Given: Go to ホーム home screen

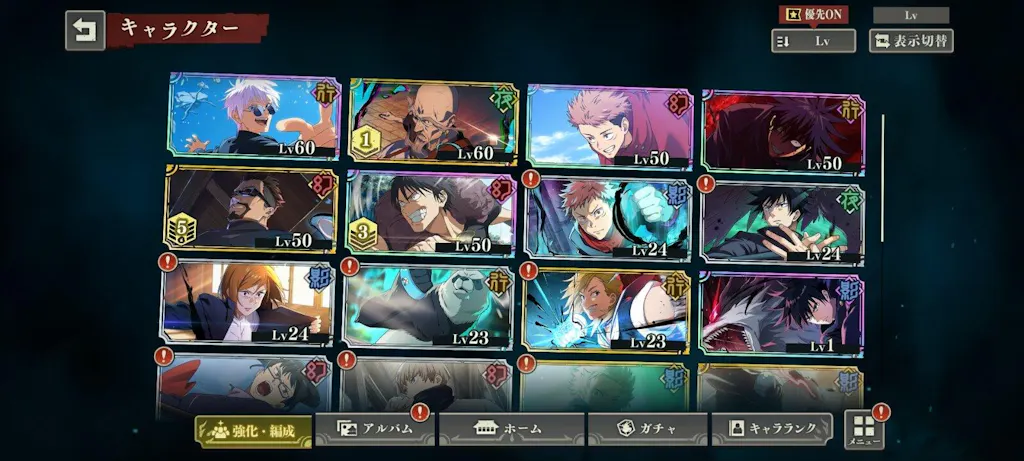Looking at the screenshot, I should click(x=511, y=429).
